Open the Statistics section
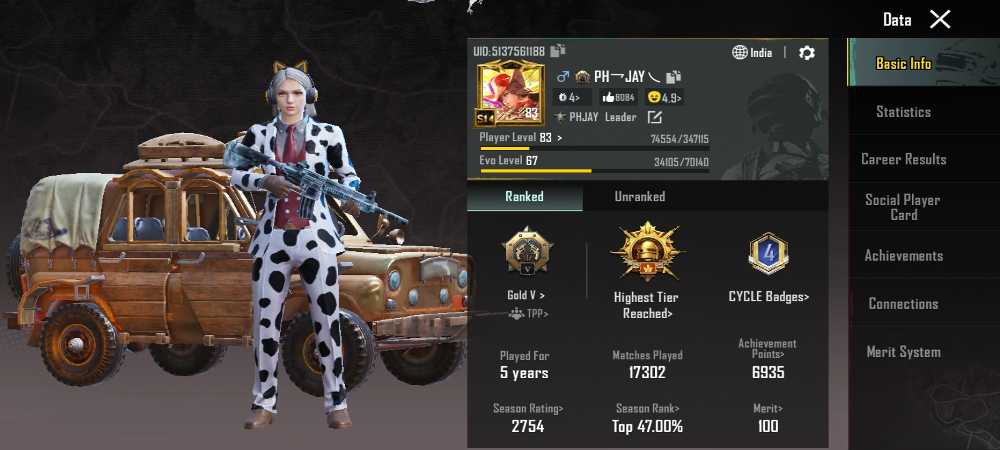 pos(903,112)
